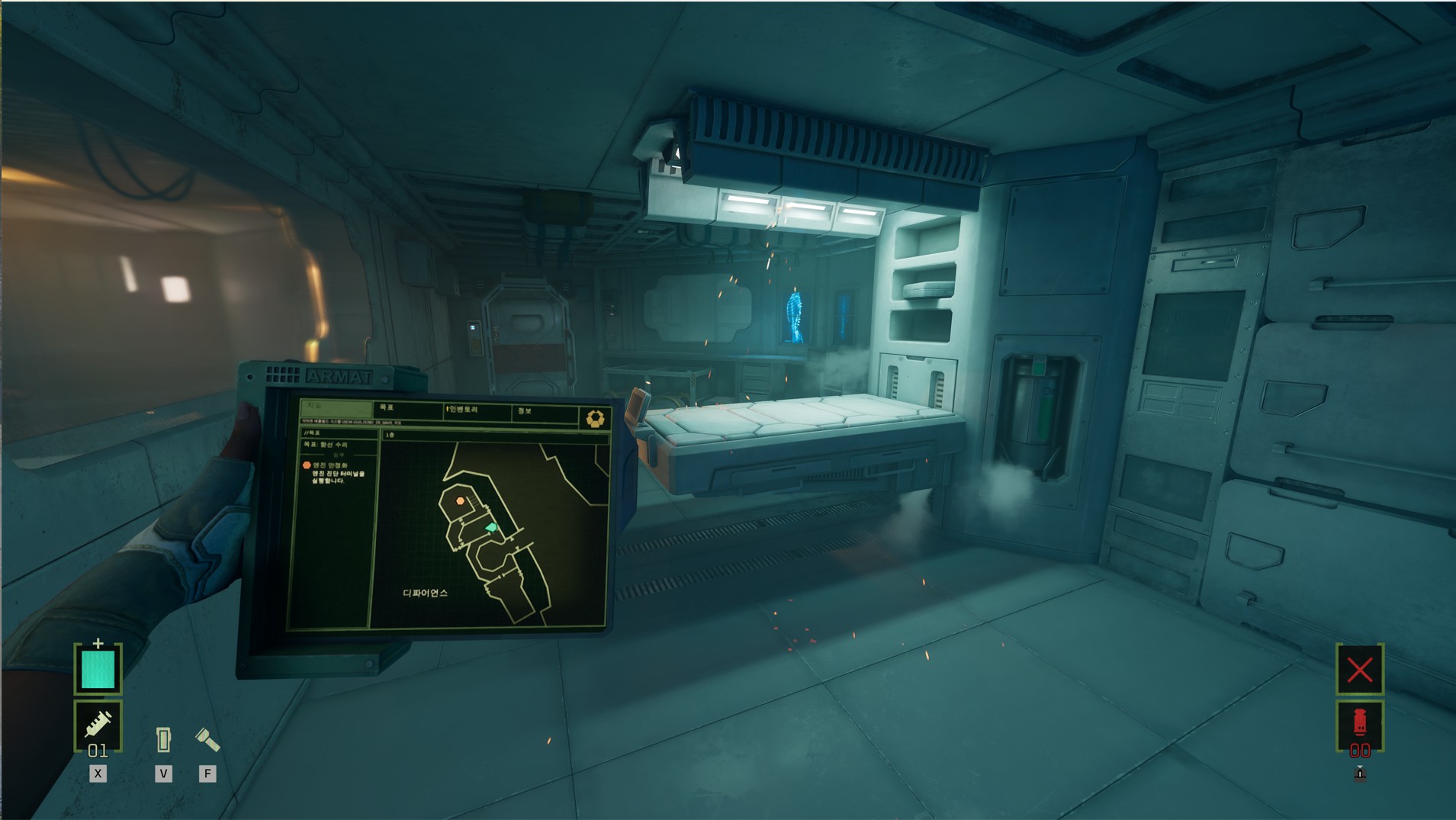Select the red X weapon slot
This screenshot has width=1456, height=820.
tap(1359, 670)
